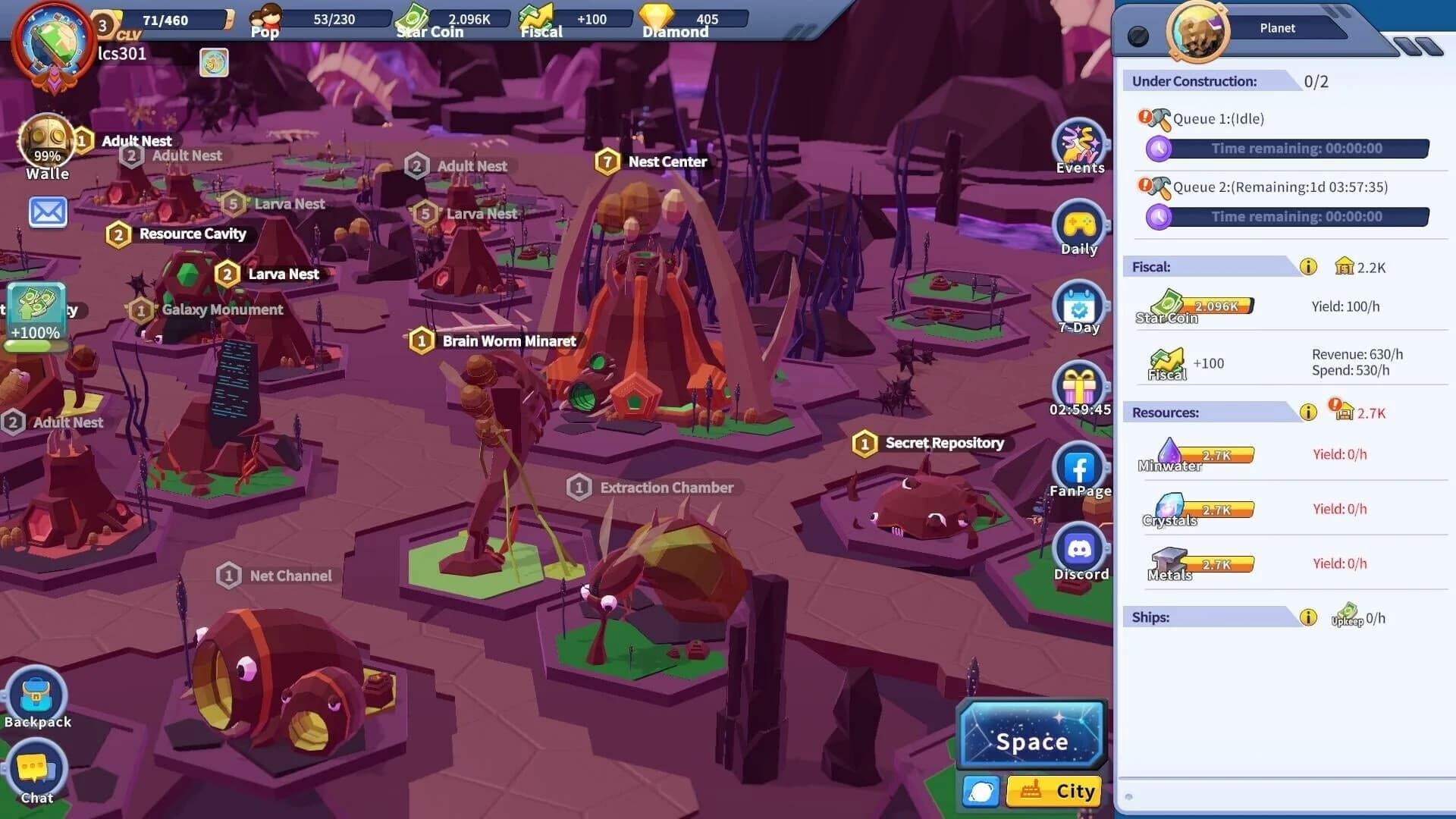Show Ships upkeep info tooltip
The width and height of the screenshot is (1456, 819).
1307,617
